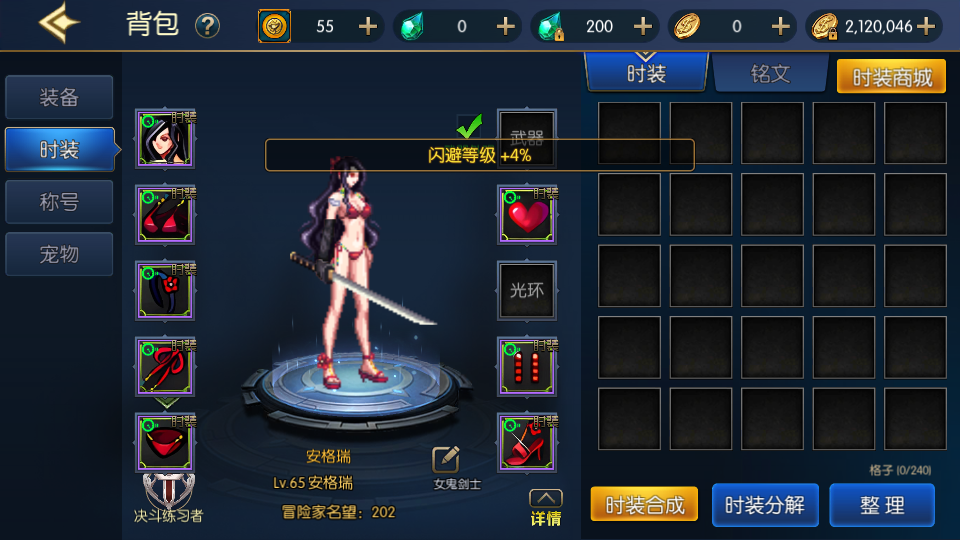Select the red heart costume slot
Image resolution: width=960 pixels, height=540 pixels.
(527, 215)
